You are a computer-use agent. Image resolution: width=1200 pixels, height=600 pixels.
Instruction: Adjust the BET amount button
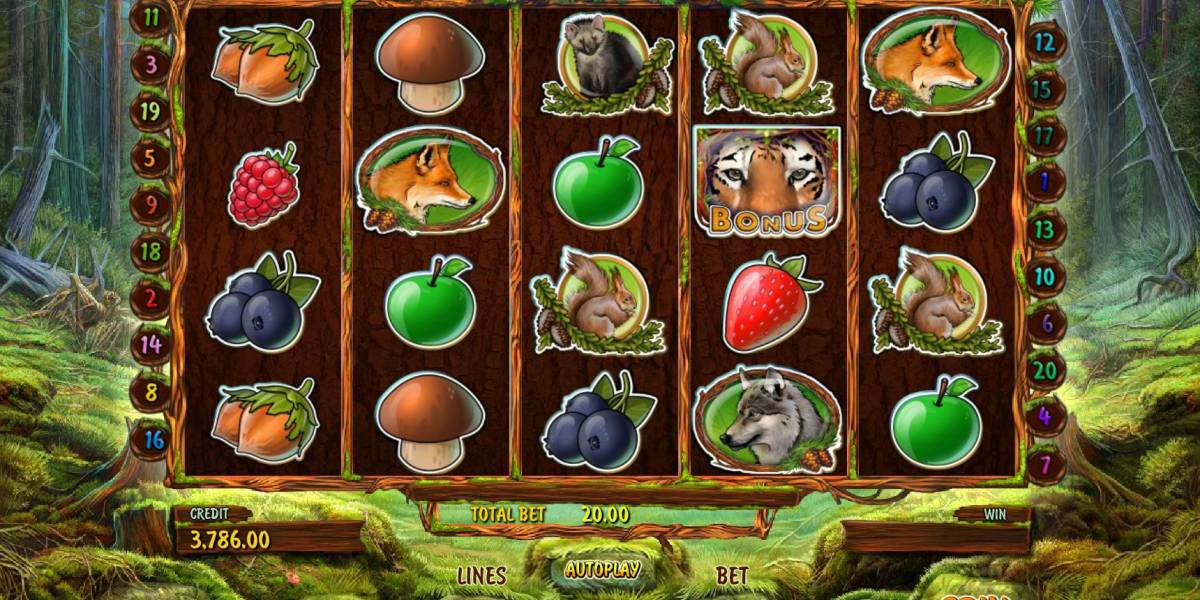point(732,575)
